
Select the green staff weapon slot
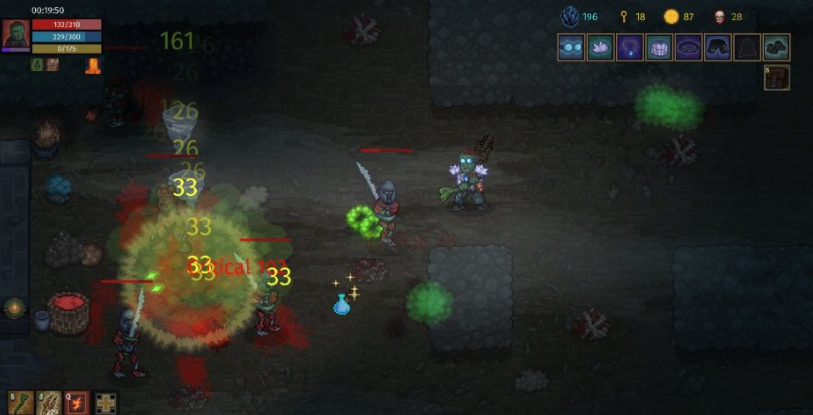coord(20,402)
